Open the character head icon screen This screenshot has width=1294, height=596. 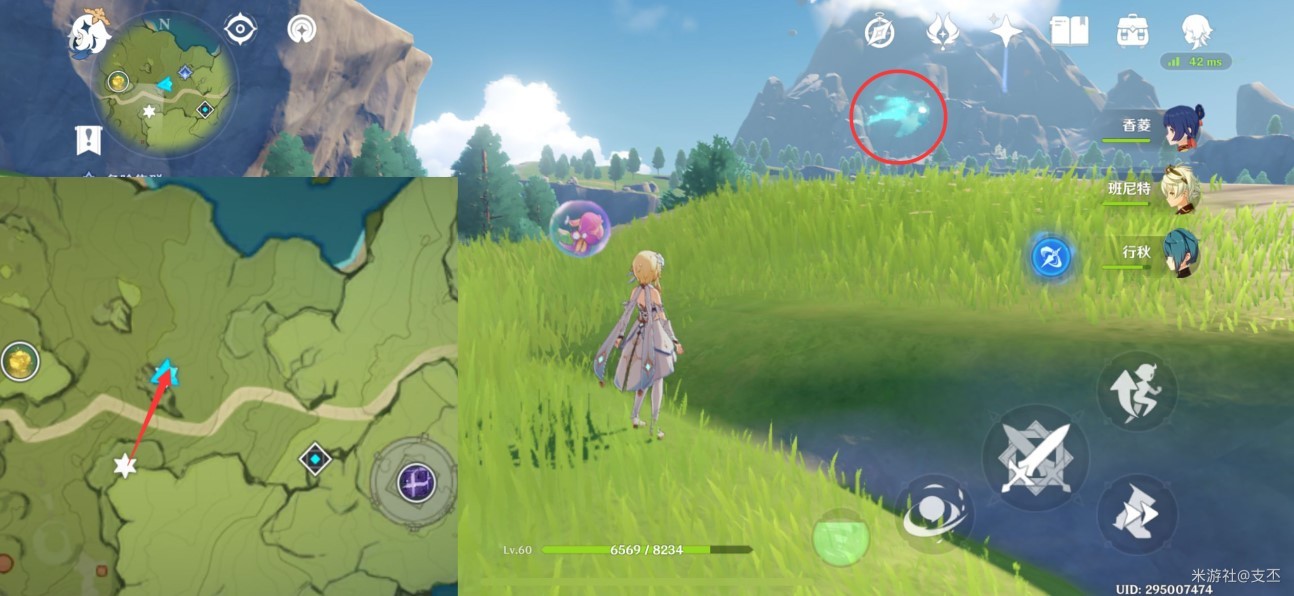pos(1196,31)
